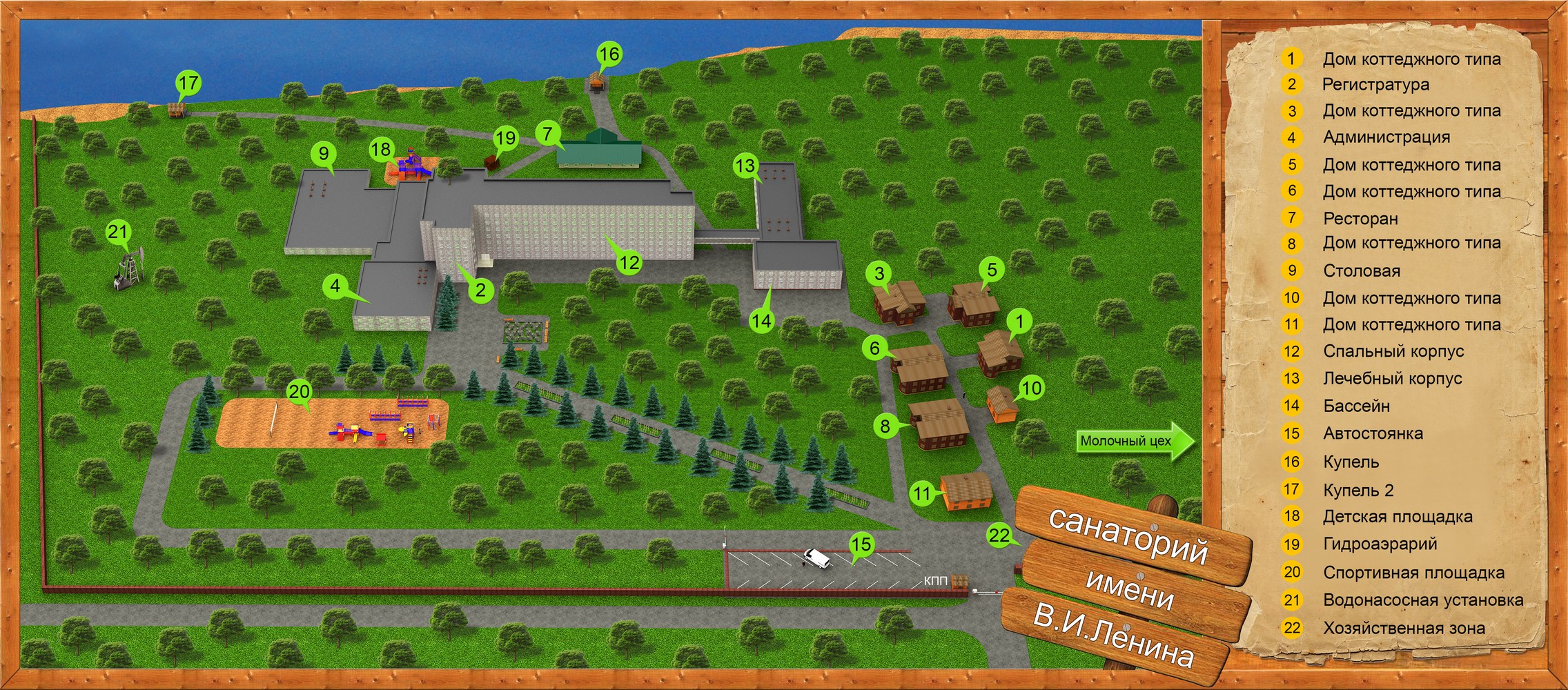Select map marker 15 at the parking lot

click(861, 544)
